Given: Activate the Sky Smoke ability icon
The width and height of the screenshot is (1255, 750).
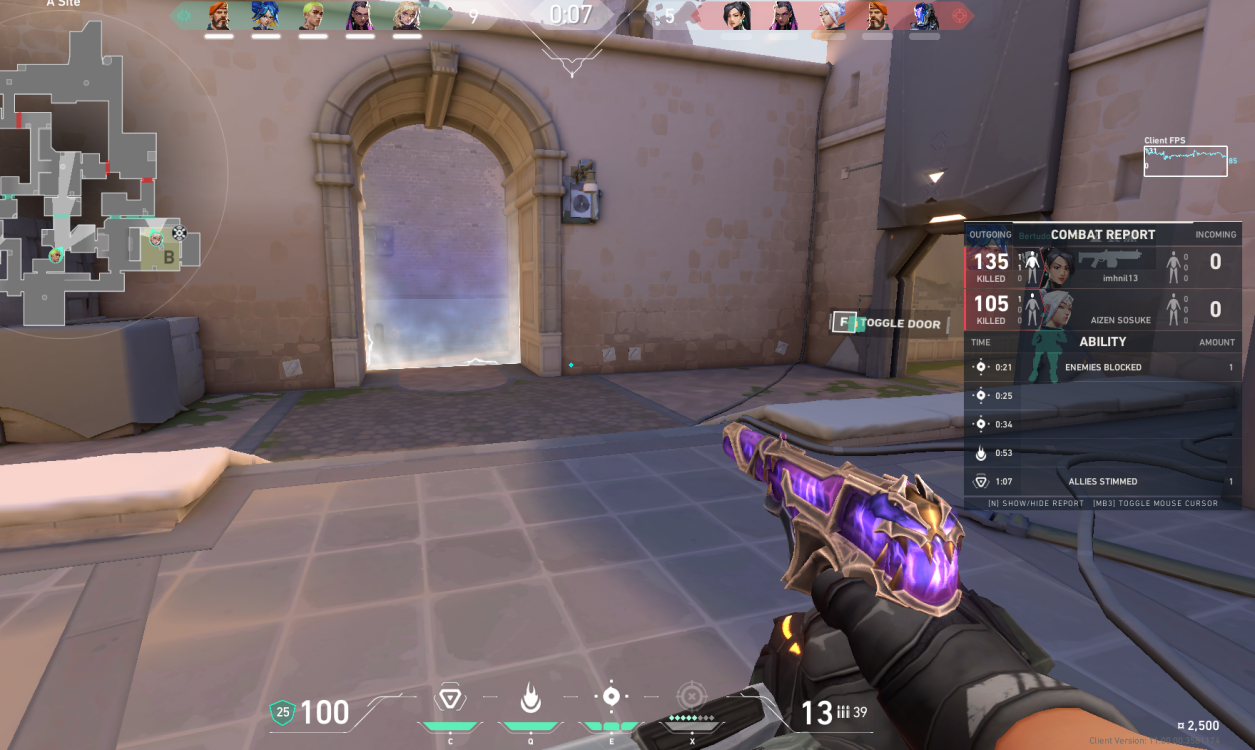Looking at the screenshot, I should point(611,697).
